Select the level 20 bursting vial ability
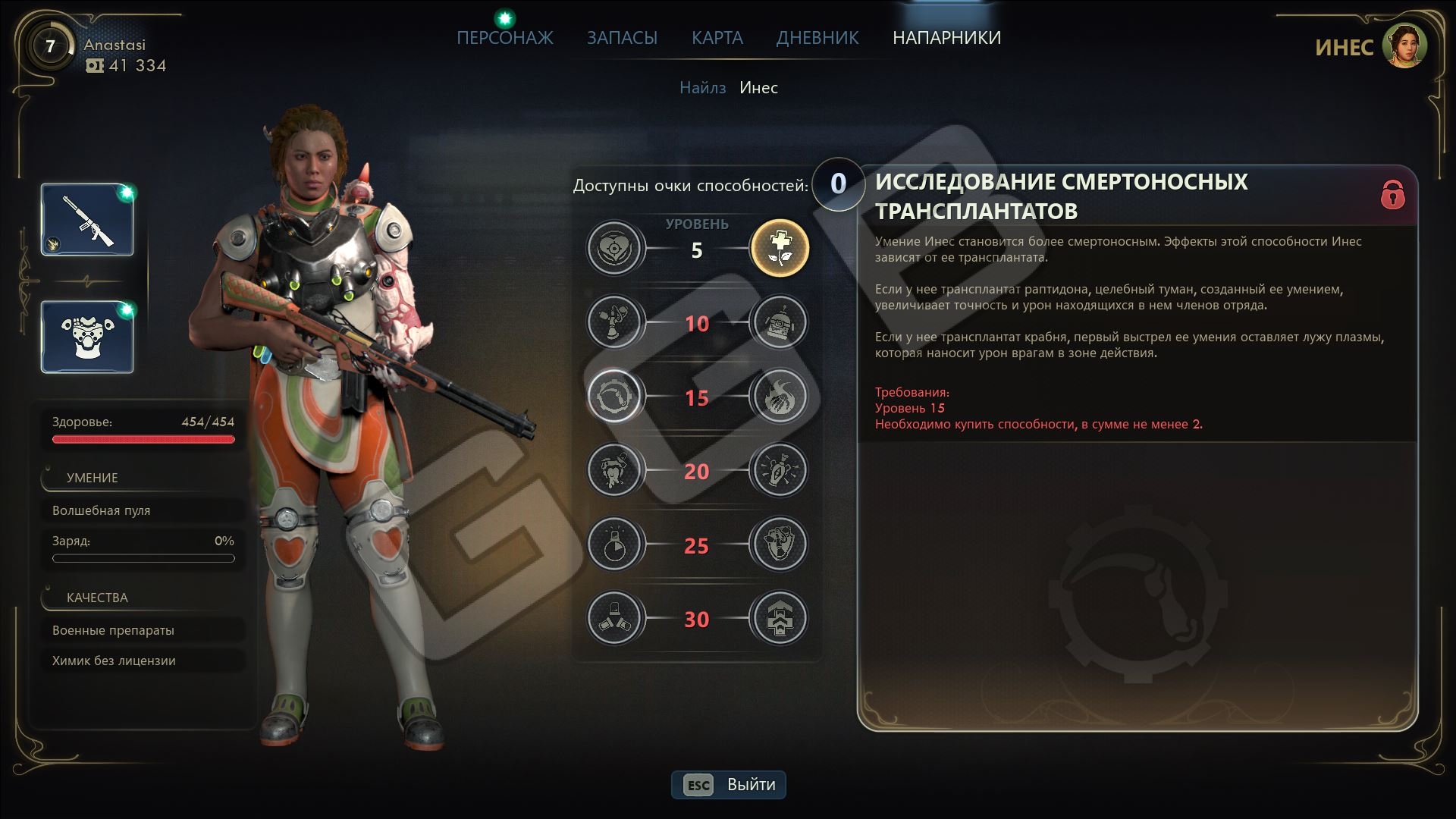Viewport: 1456px width, 819px height. 779,471
